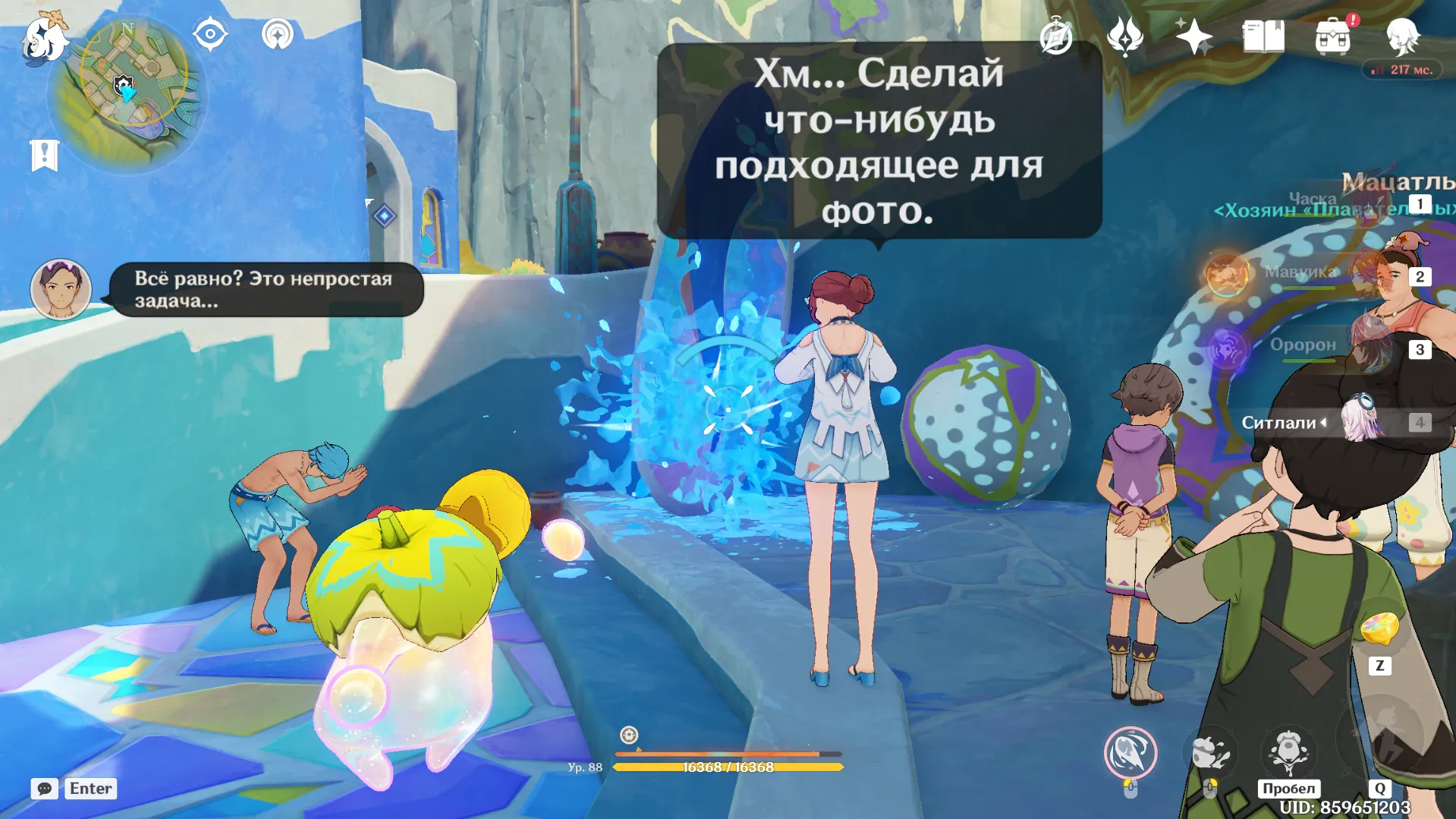The image size is (1456, 819).
Task: Open the battle pass wings icon
Action: [1125, 35]
